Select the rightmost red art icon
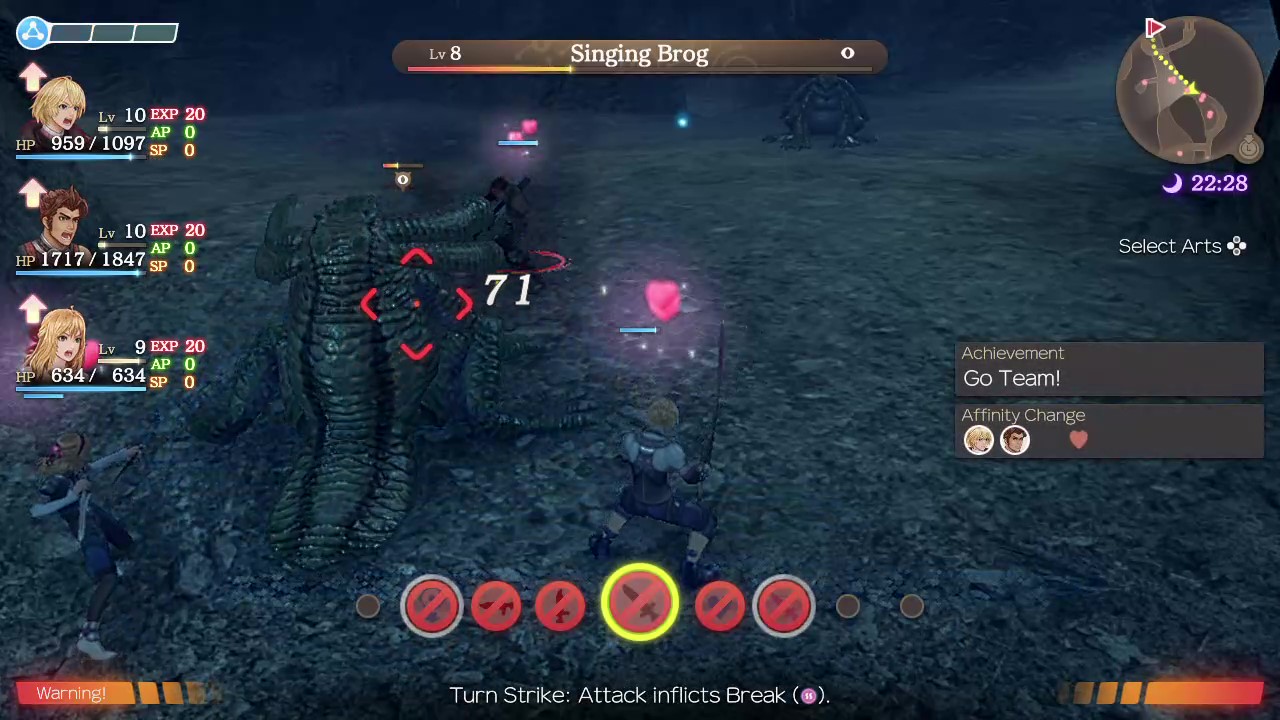The width and height of the screenshot is (1280, 720). pyautogui.click(x=784, y=604)
